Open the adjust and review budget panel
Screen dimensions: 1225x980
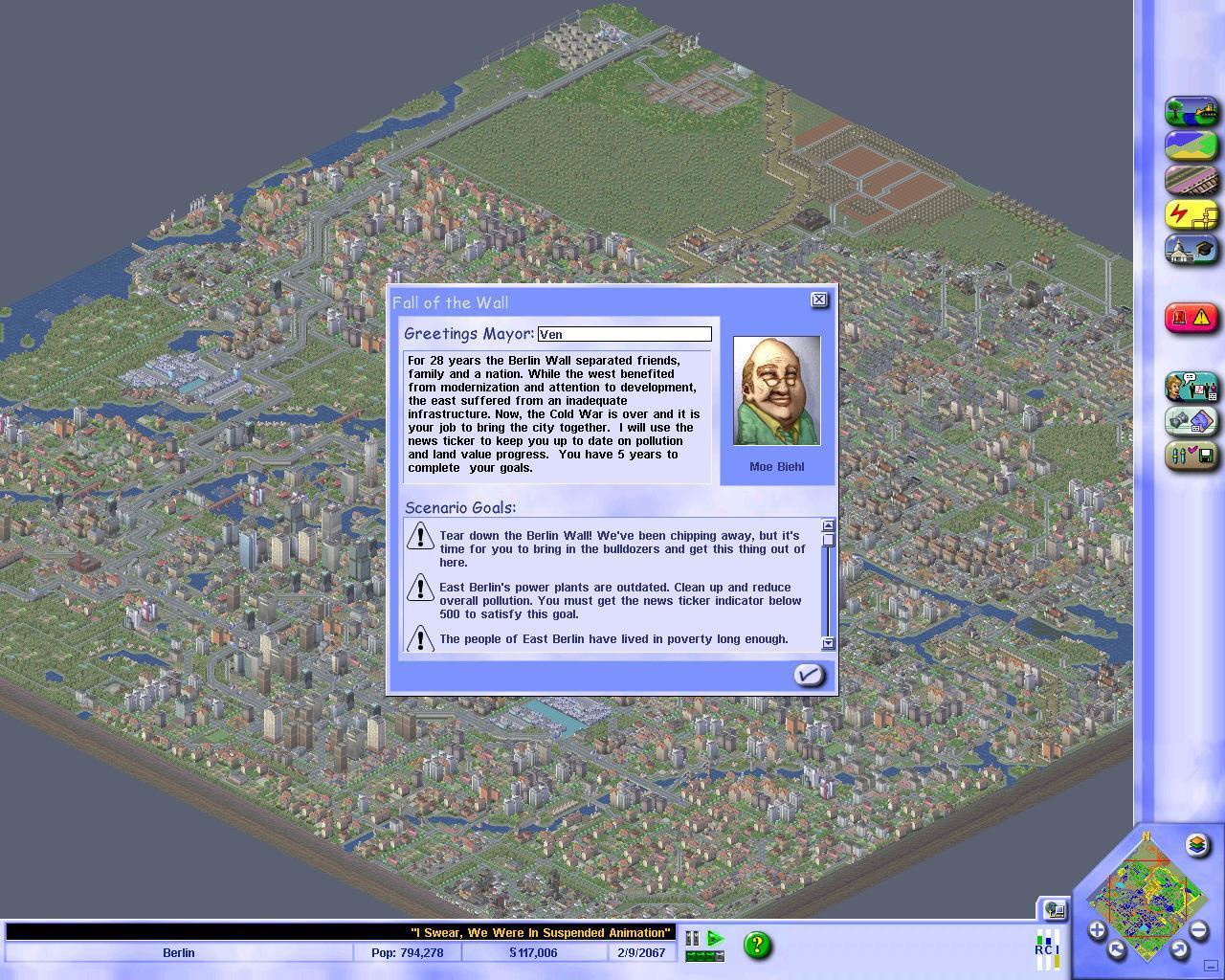pos(1190,422)
